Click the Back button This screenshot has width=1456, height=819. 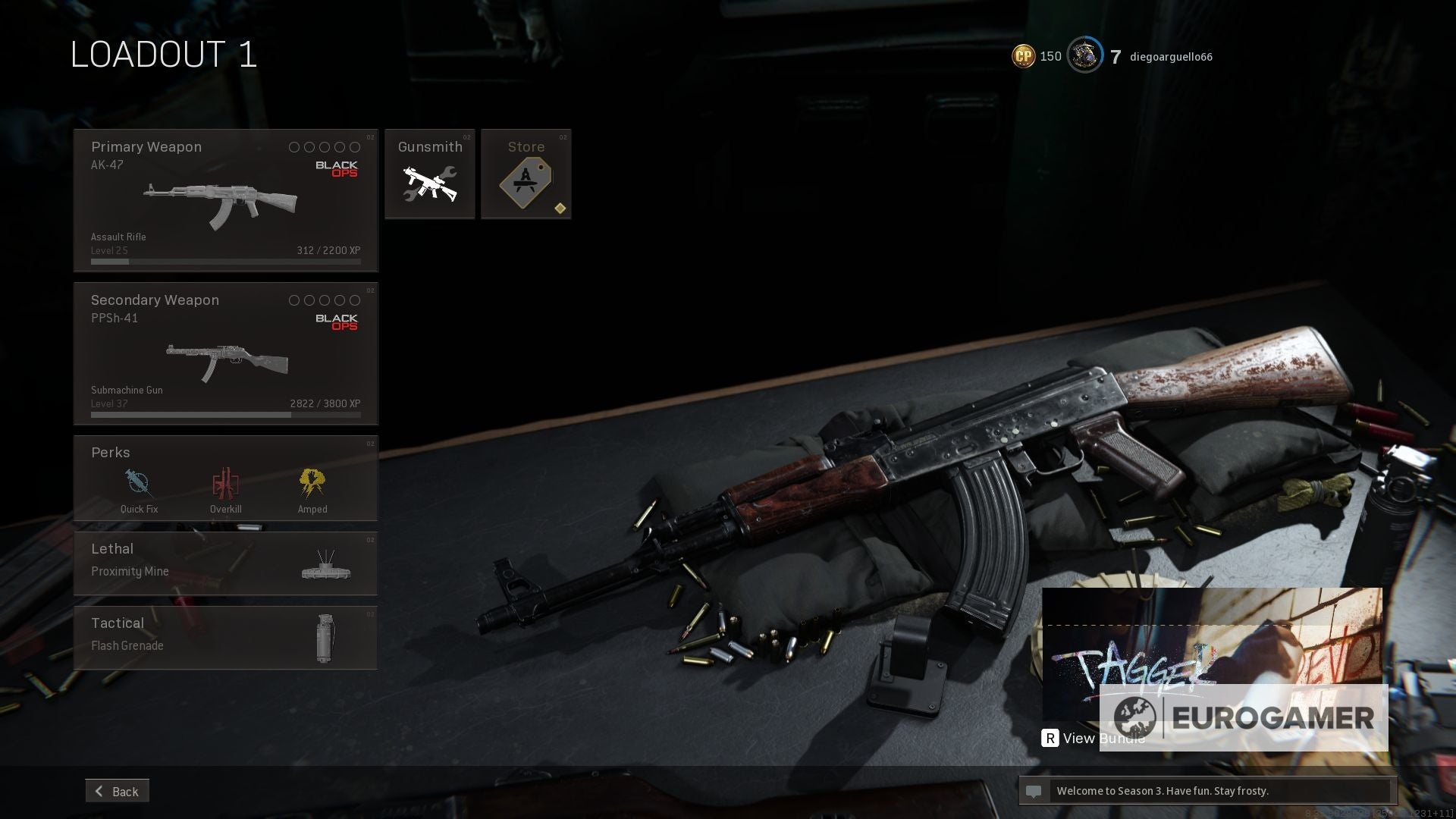tap(117, 790)
